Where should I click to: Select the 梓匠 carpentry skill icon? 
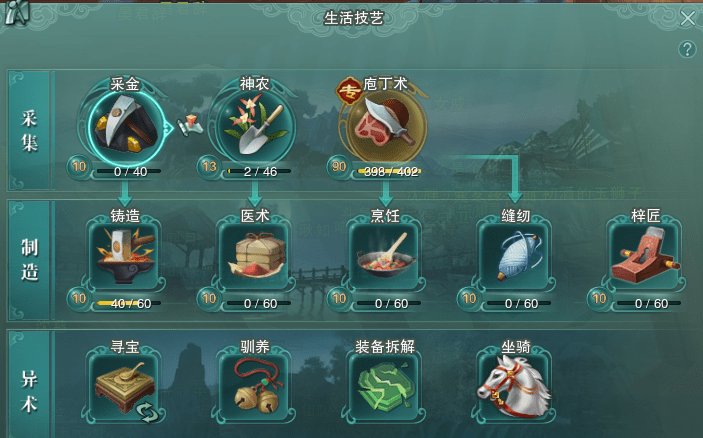[644, 255]
